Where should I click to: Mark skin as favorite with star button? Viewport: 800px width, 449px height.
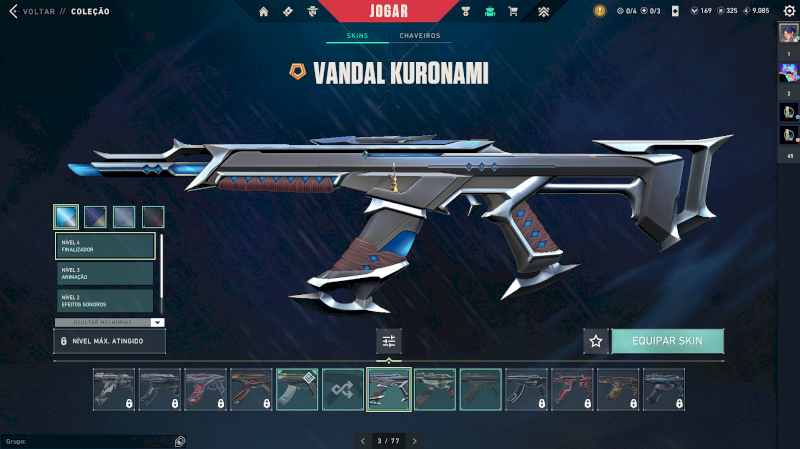pyautogui.click(x=596, y=341)
